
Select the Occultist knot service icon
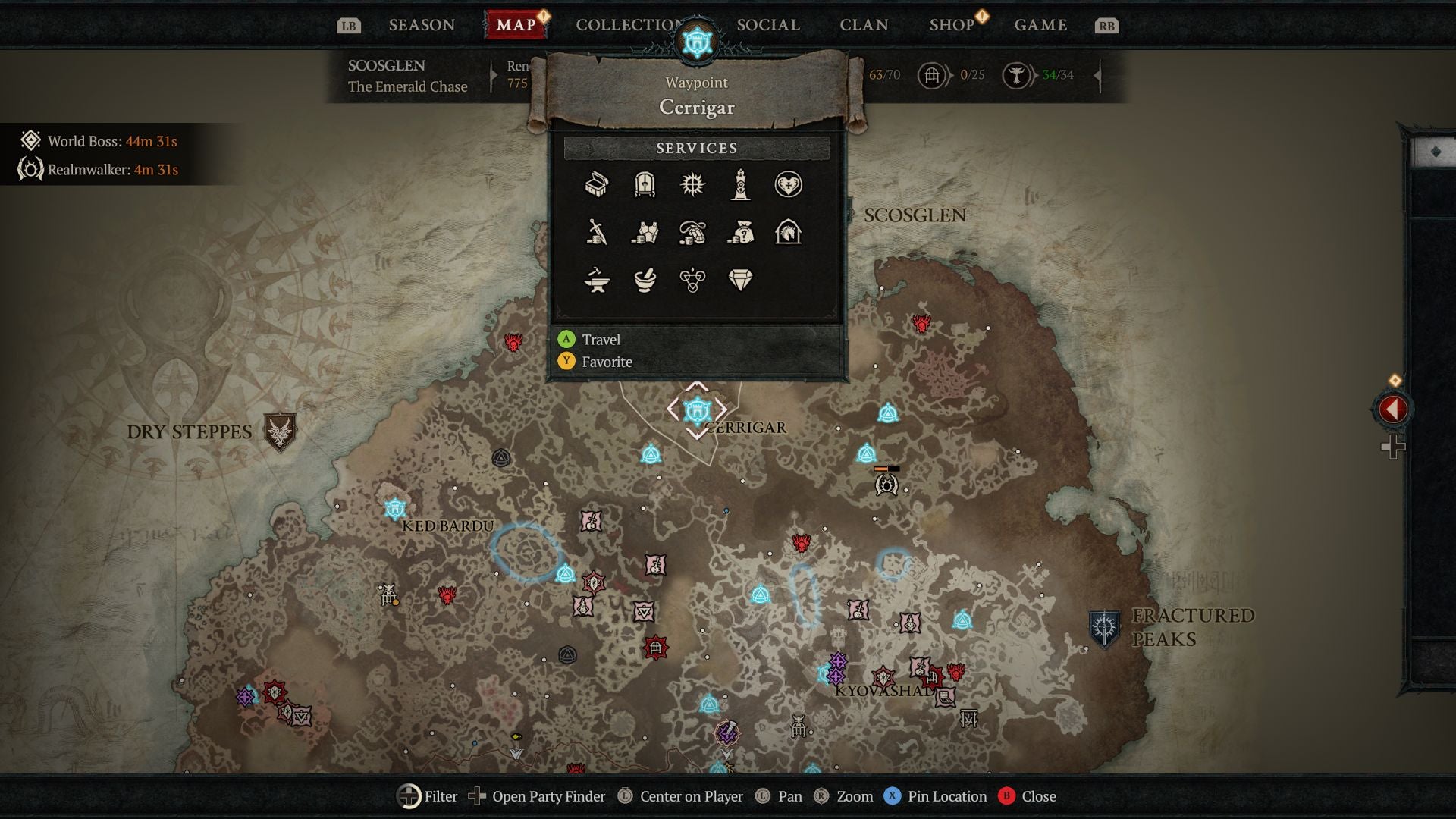(693, 281)
